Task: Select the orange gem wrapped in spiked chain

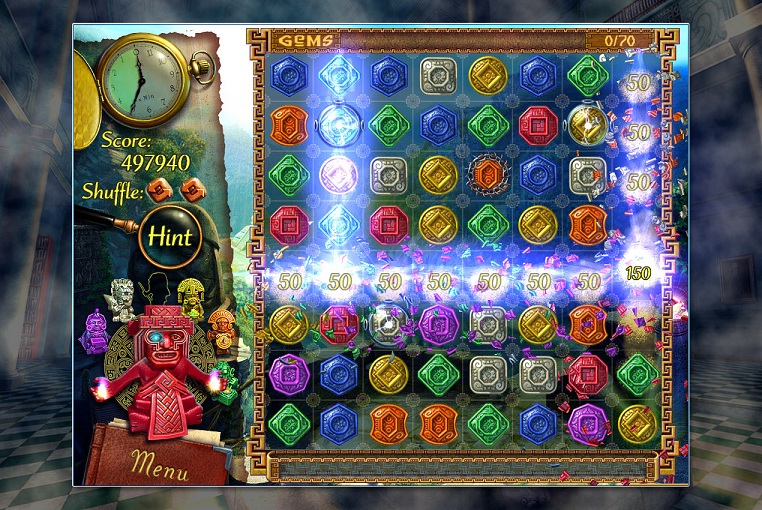Action: pos(489,175)
